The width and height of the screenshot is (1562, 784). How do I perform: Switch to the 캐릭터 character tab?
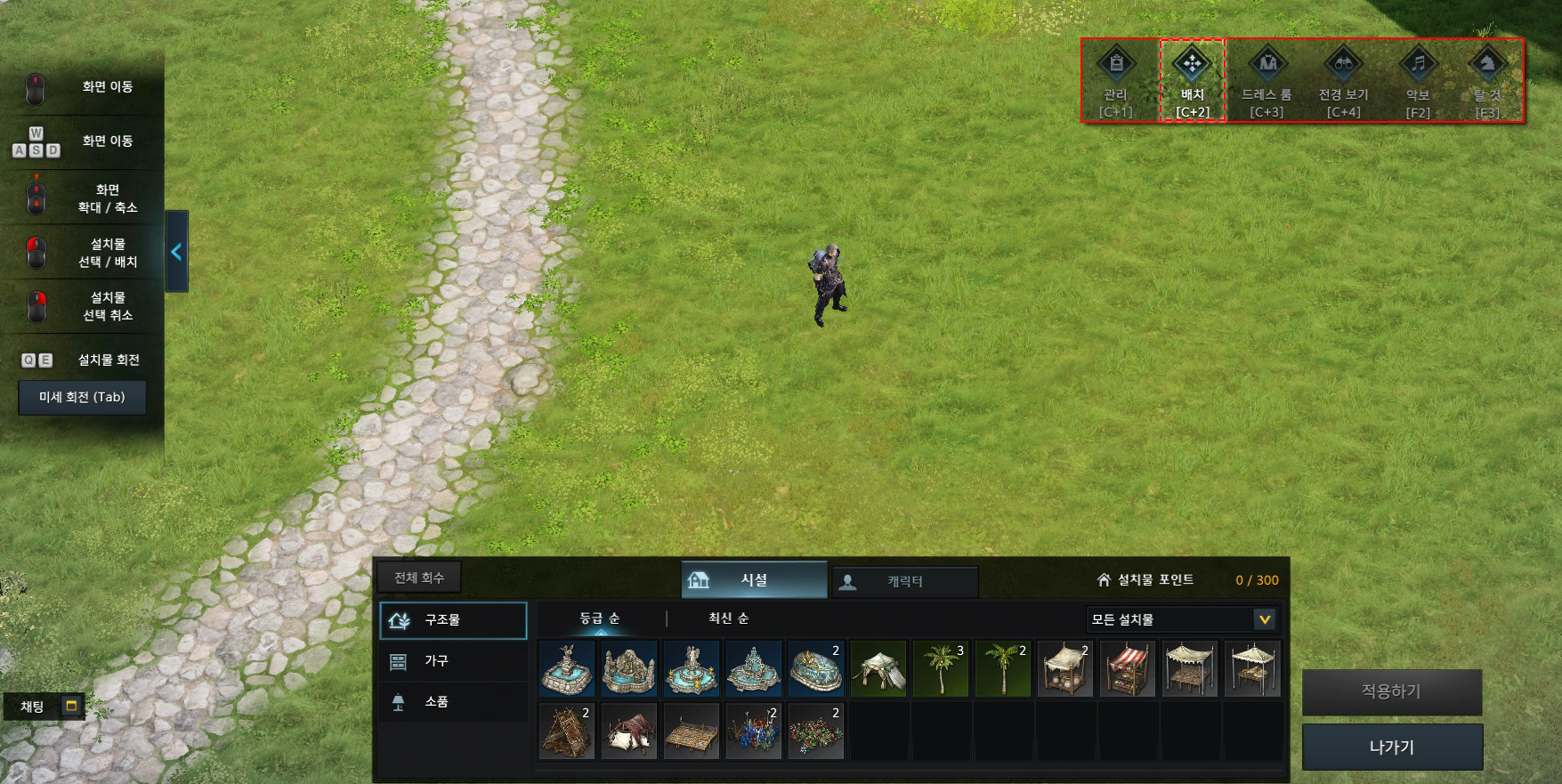(904, 581)
